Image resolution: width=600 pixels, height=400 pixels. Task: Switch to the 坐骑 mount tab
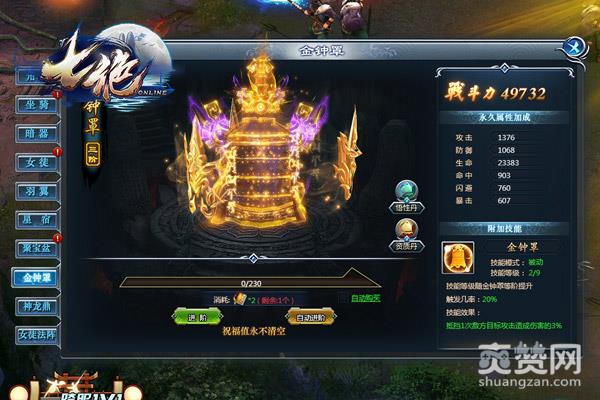[x=33, y=104]
